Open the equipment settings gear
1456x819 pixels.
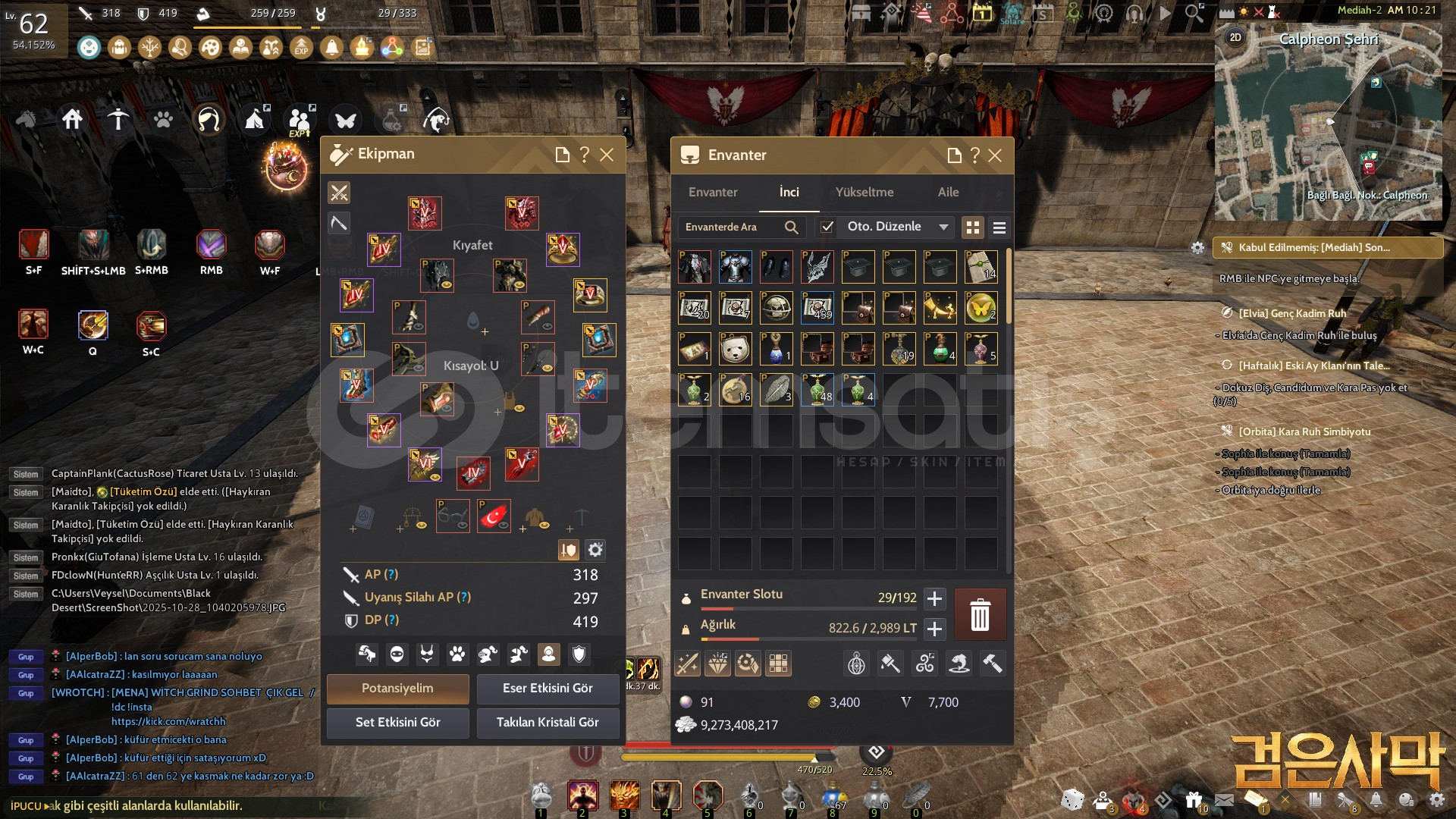[596, 550]
